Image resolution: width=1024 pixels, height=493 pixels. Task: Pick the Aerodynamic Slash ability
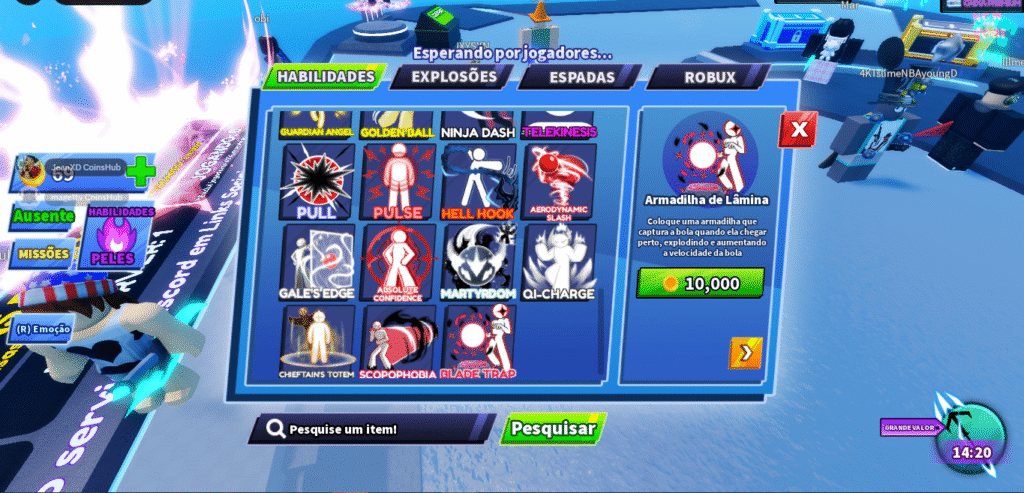pyautogui.click(x=559, y=182)
